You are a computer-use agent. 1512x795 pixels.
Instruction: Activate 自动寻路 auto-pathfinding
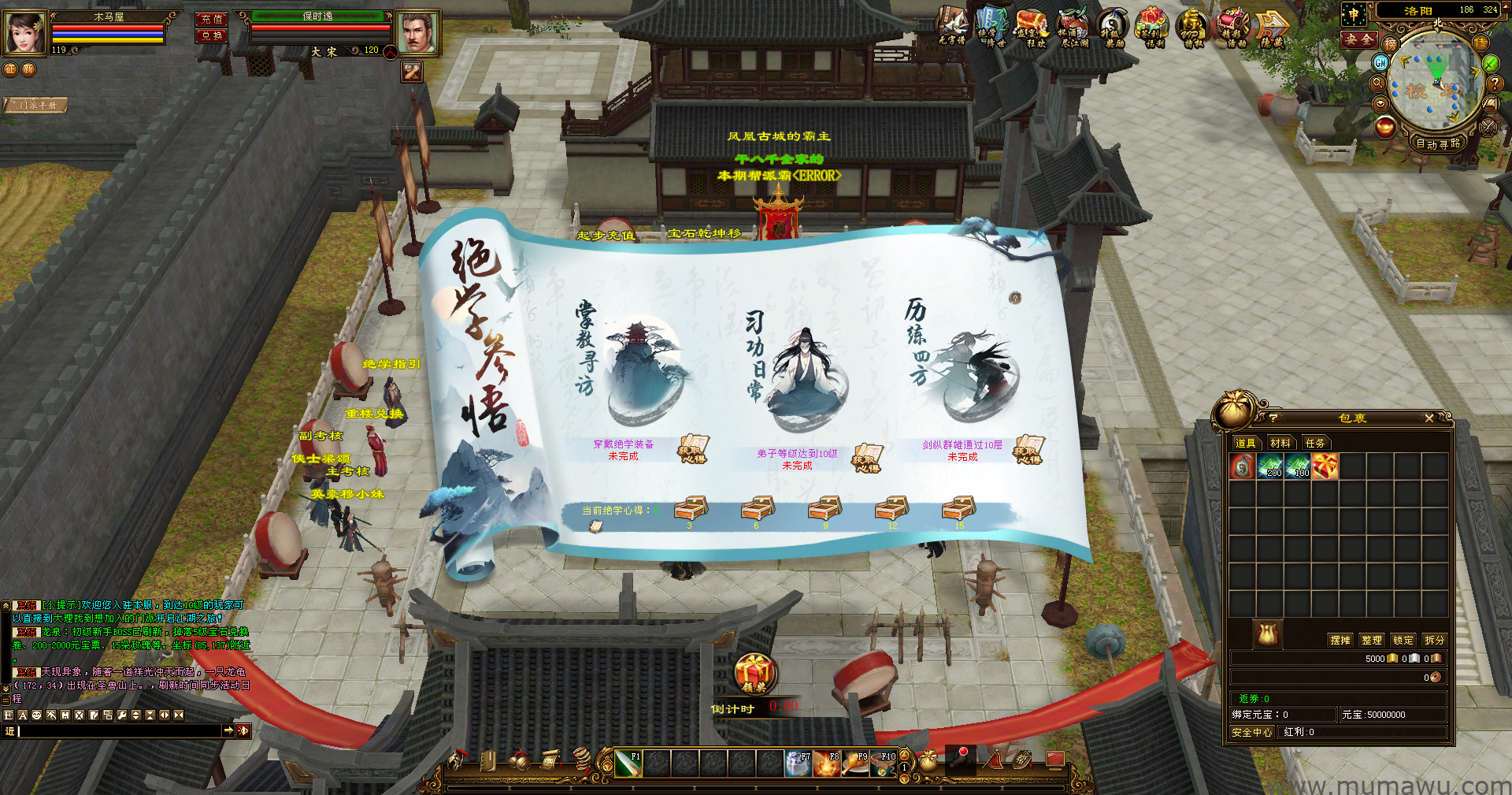(x=1438, y=143)
